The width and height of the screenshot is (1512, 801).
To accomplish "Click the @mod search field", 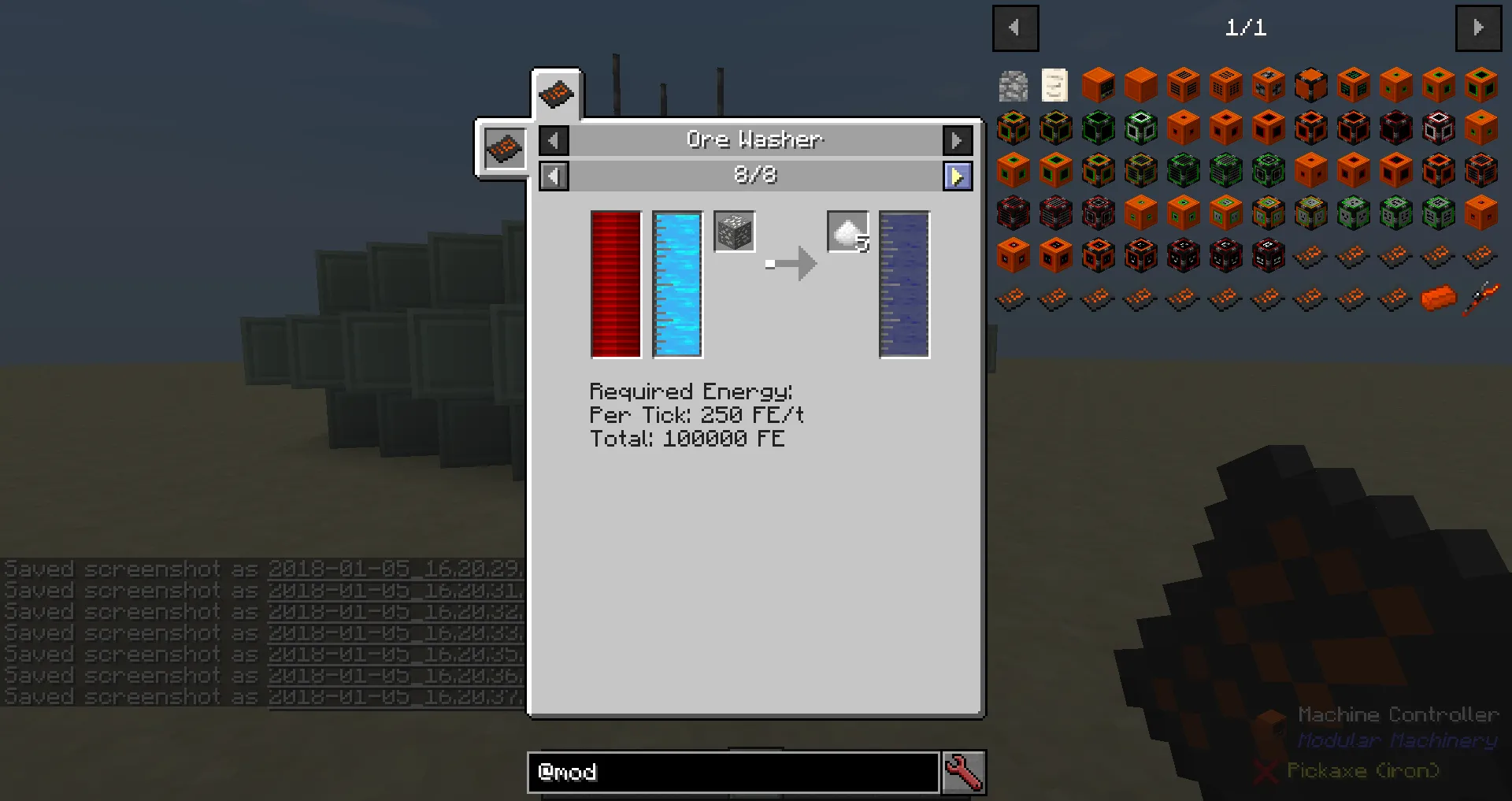I will pos(732,773).
